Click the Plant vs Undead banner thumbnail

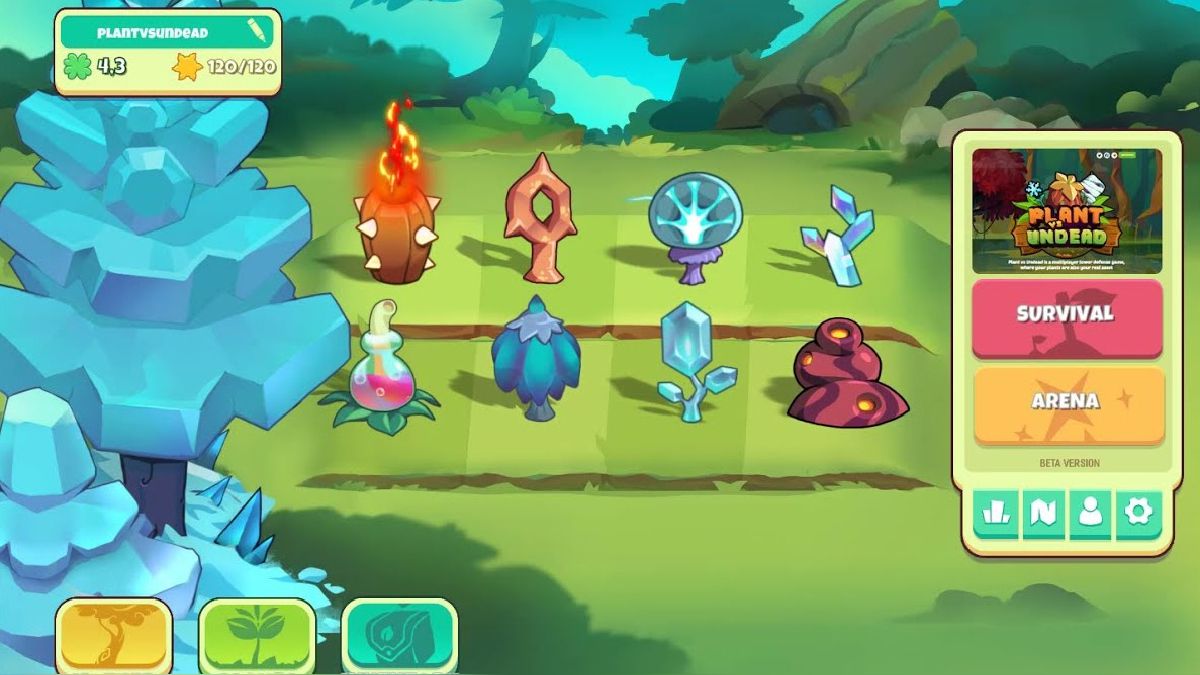tap(1066, 211)
